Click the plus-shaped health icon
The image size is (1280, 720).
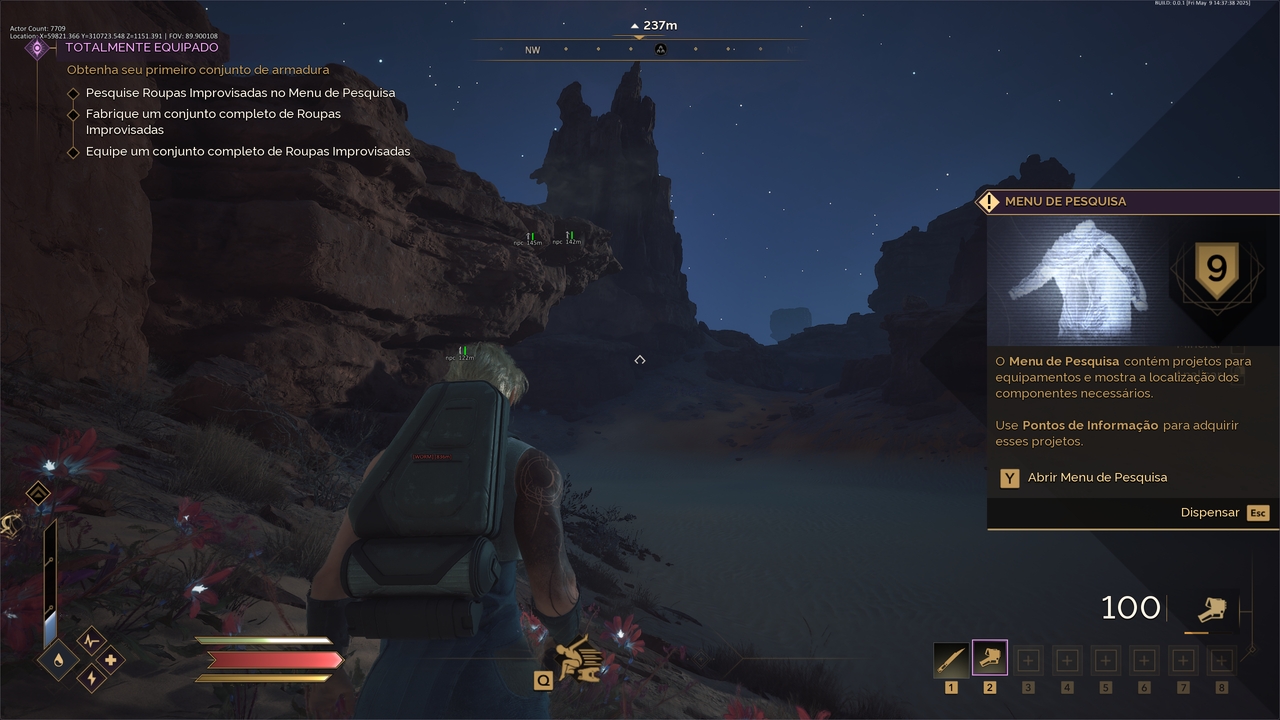(109, 661)
